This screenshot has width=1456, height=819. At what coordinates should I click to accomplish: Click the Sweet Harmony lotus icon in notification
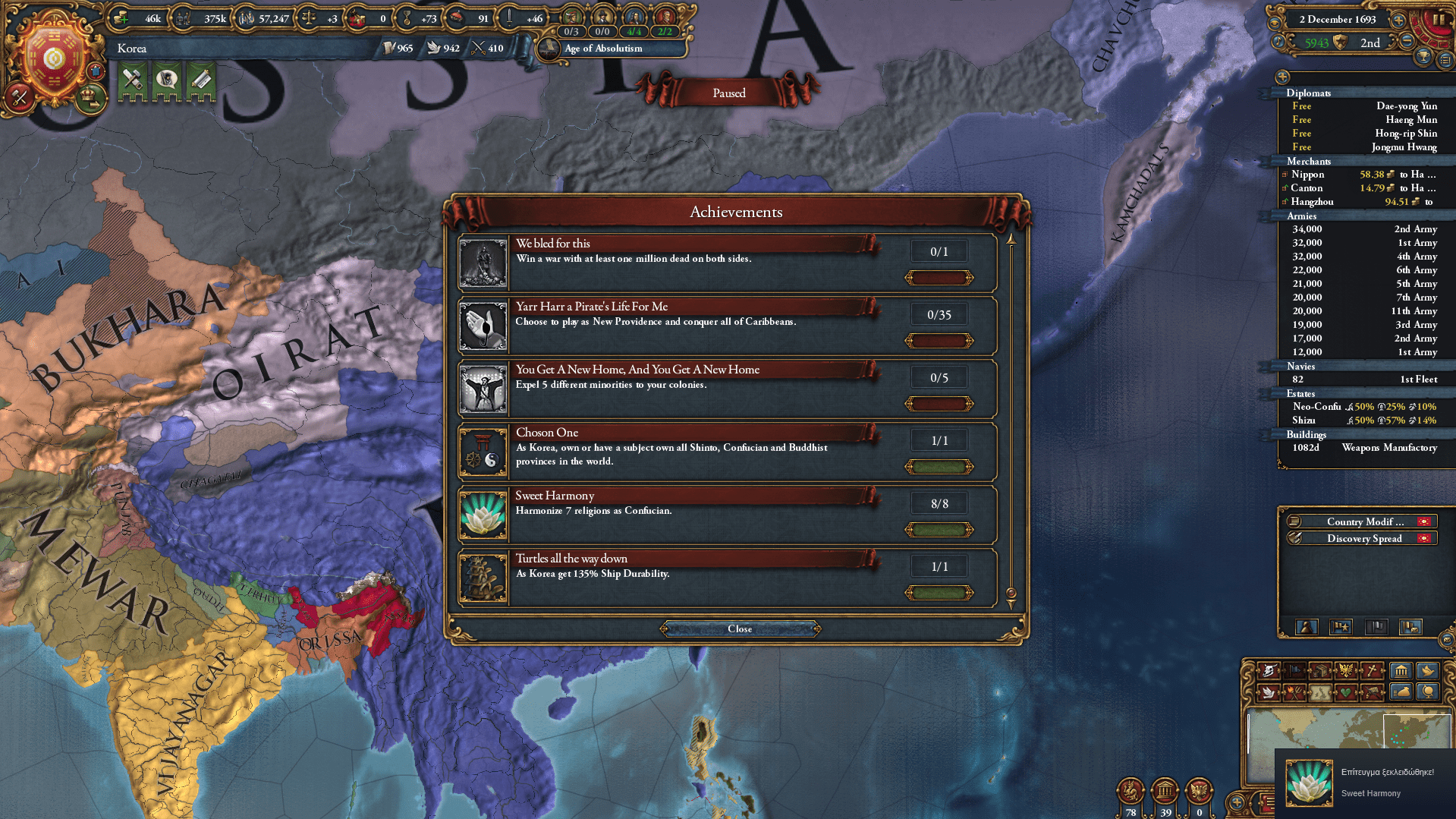[x=1309, y=782]
